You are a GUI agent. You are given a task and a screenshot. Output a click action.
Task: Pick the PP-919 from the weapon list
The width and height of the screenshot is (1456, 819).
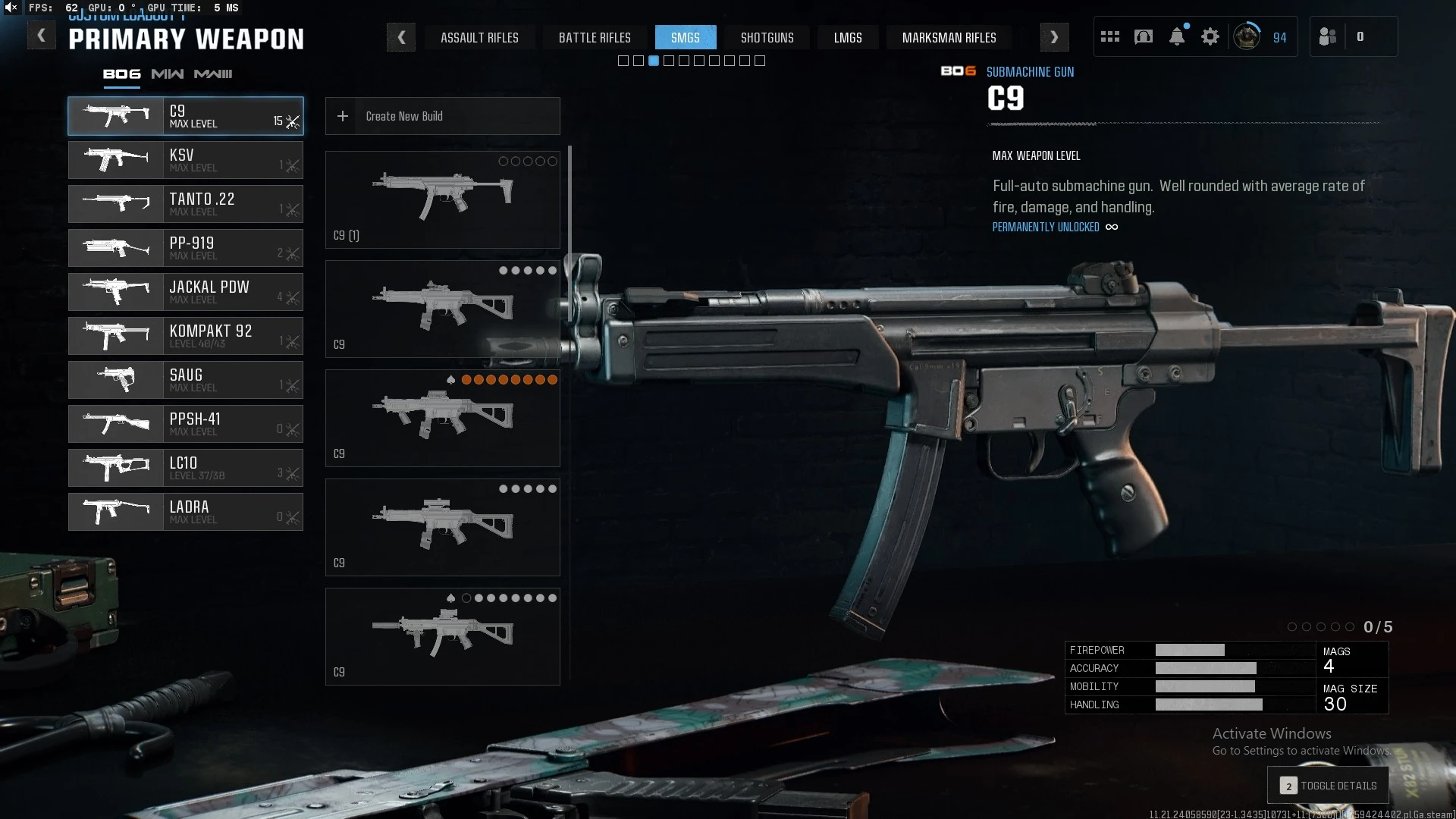coord(186,248)
